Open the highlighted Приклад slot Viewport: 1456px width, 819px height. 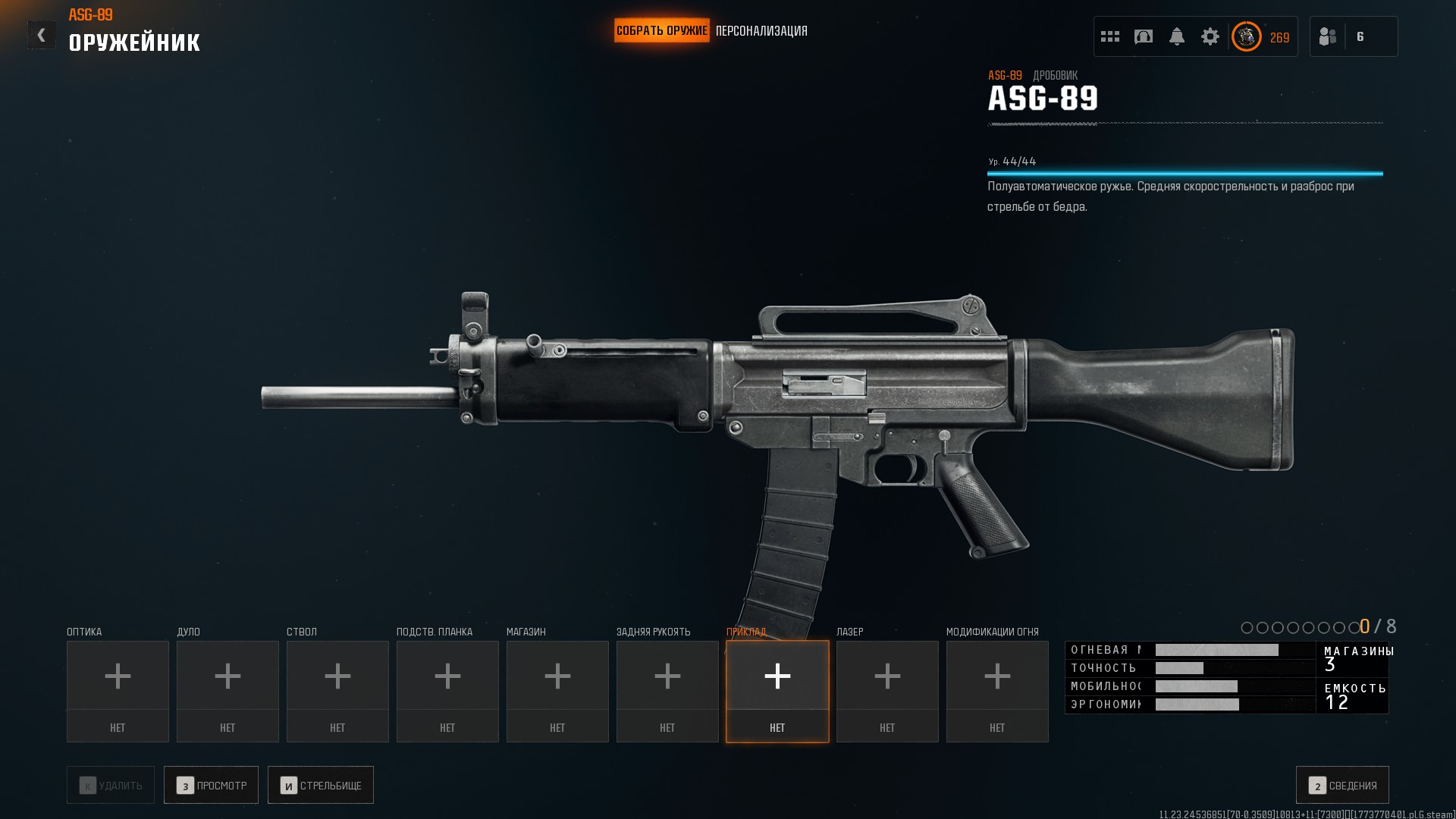tap(777, 691)
